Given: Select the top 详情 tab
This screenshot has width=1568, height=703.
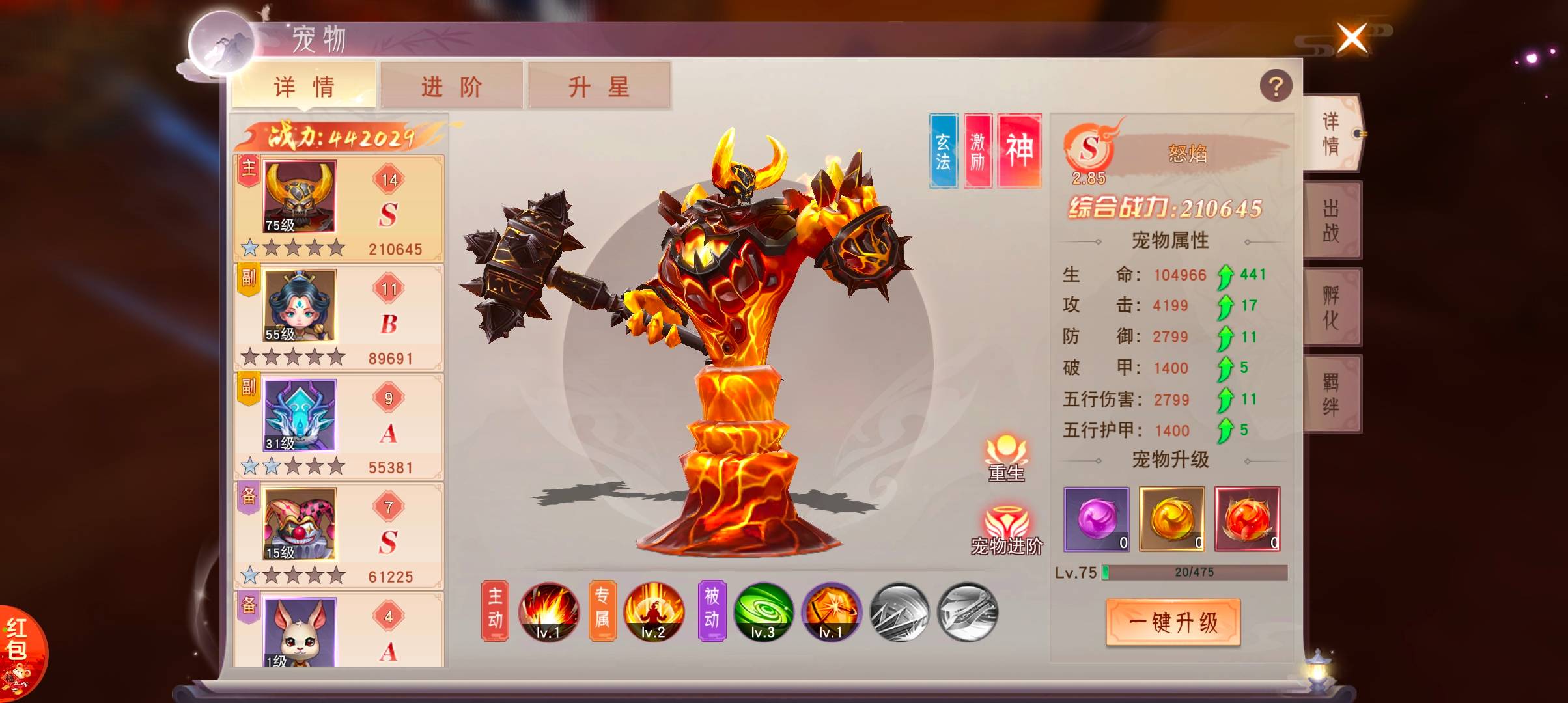Looking at the screenshot, I should click(x=304, y=86).
